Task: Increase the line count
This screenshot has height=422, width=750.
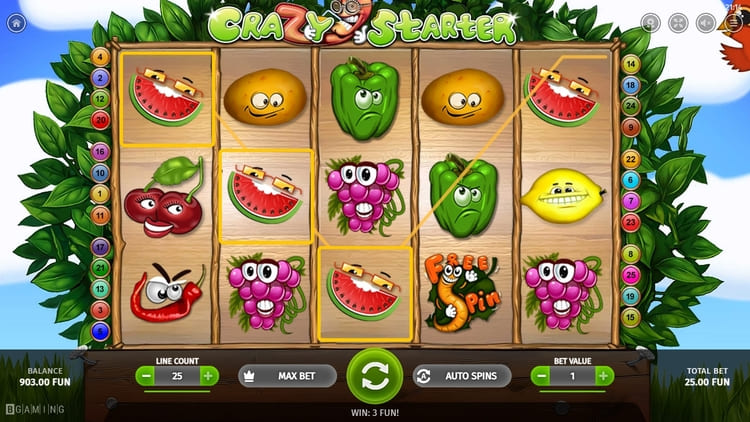Action: pos(208,376)
